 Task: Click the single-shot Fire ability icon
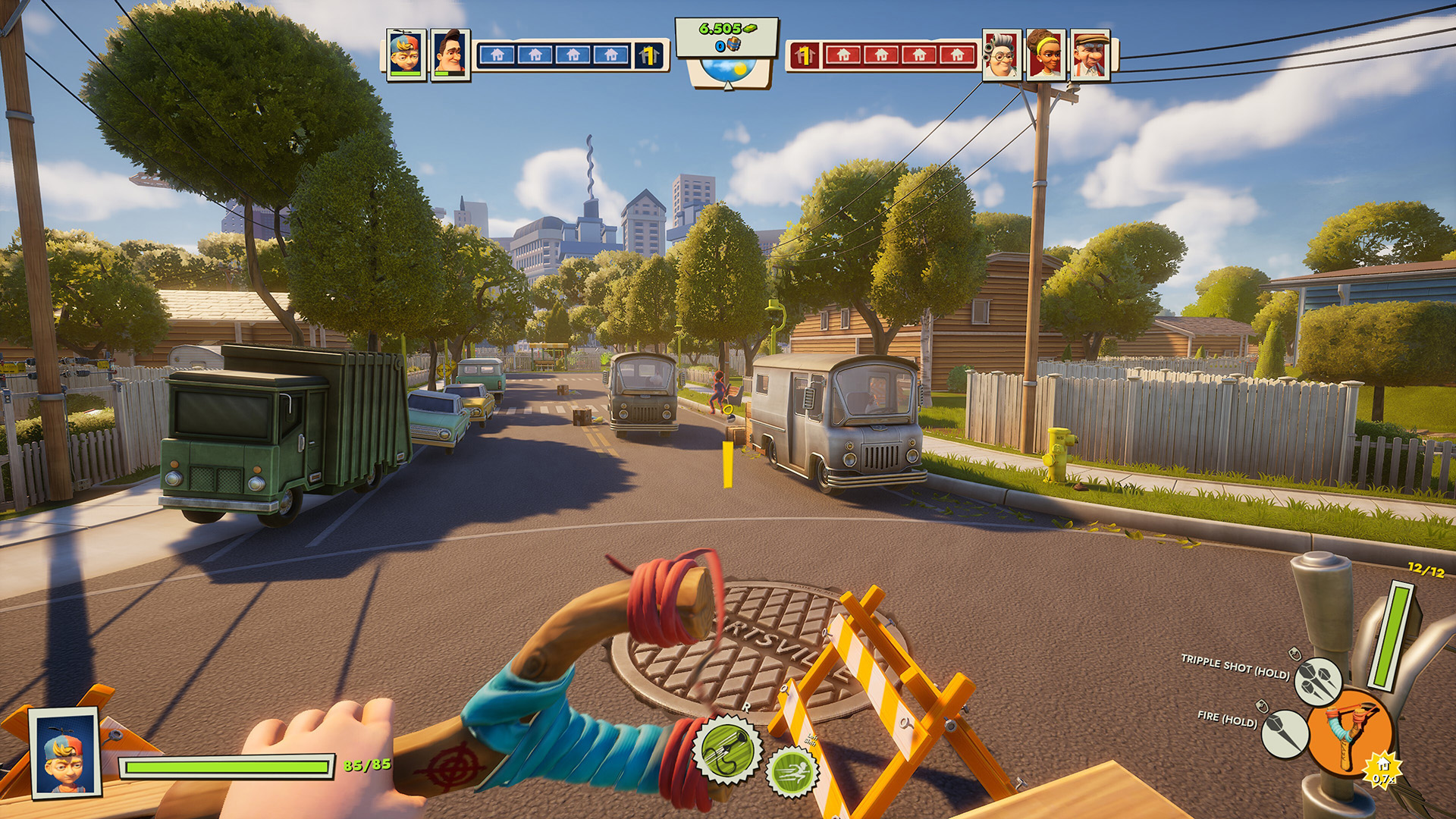coord(1285,733)
